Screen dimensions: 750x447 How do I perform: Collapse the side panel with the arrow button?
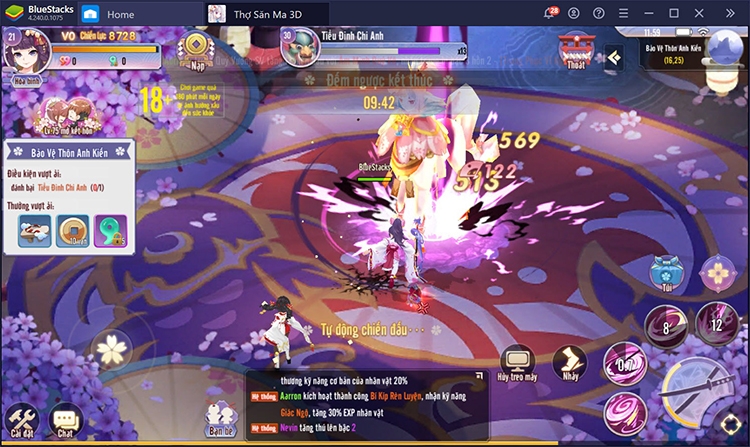click(x=613, y=58)
